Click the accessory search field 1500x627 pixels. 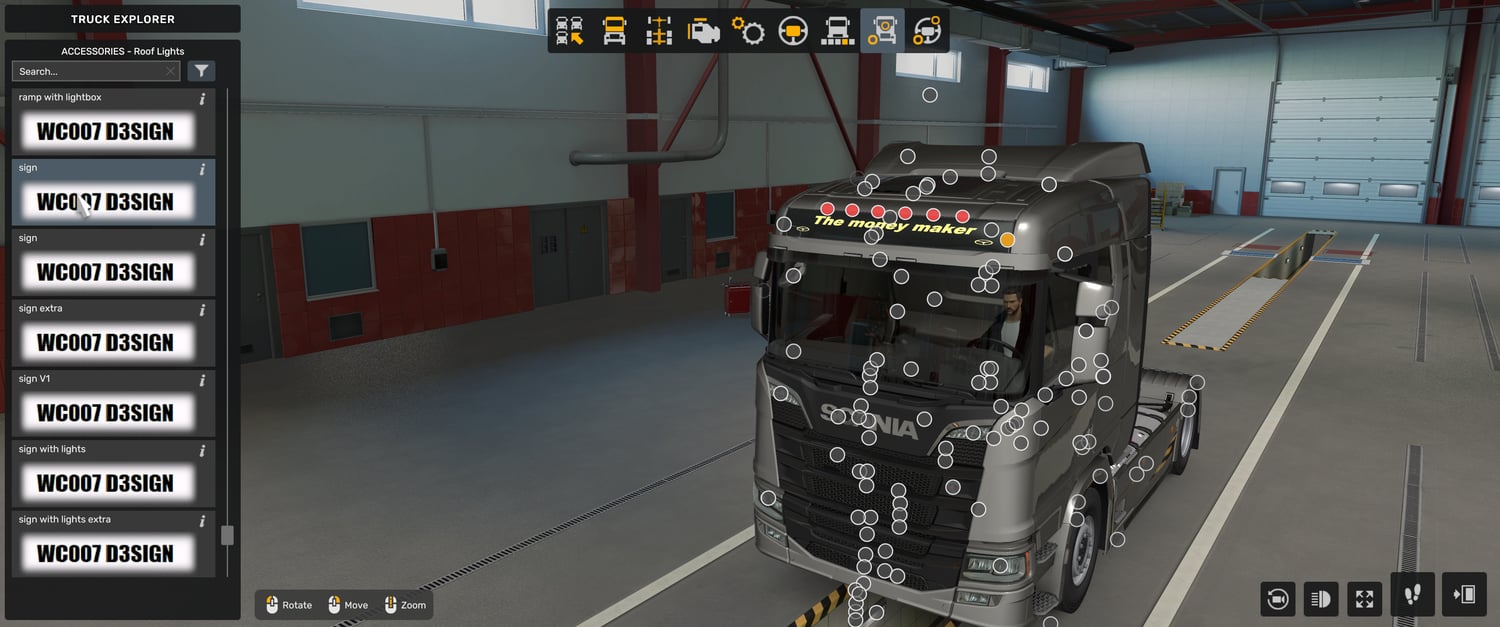click(x=88, y=71)
